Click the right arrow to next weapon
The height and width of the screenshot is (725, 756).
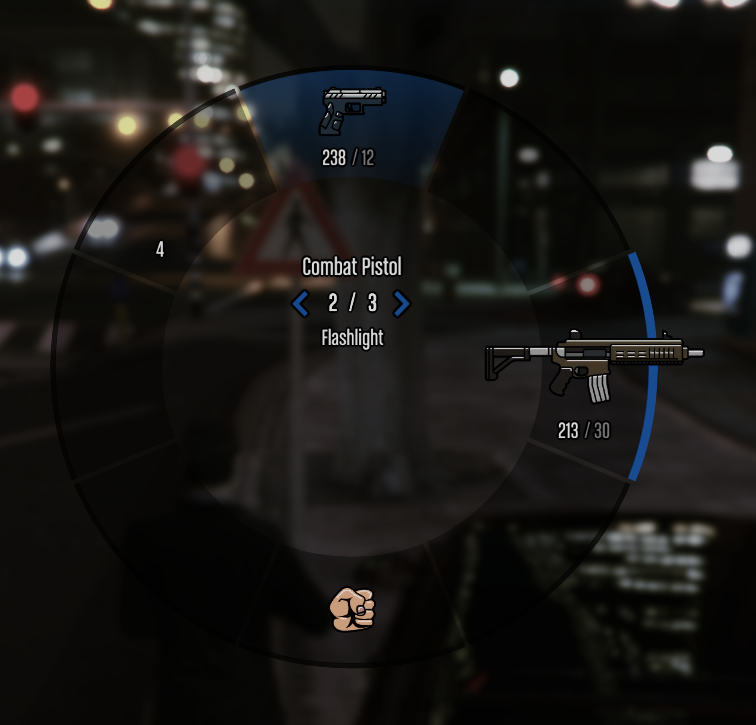click(401, 303)
